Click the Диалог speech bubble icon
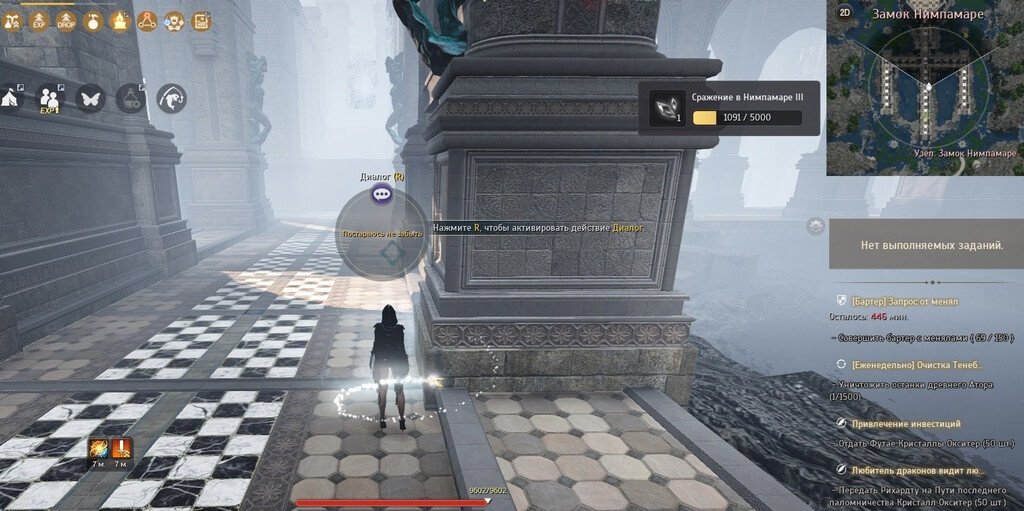The width and height of the screenshot is (1024, 511). [381, 195]
